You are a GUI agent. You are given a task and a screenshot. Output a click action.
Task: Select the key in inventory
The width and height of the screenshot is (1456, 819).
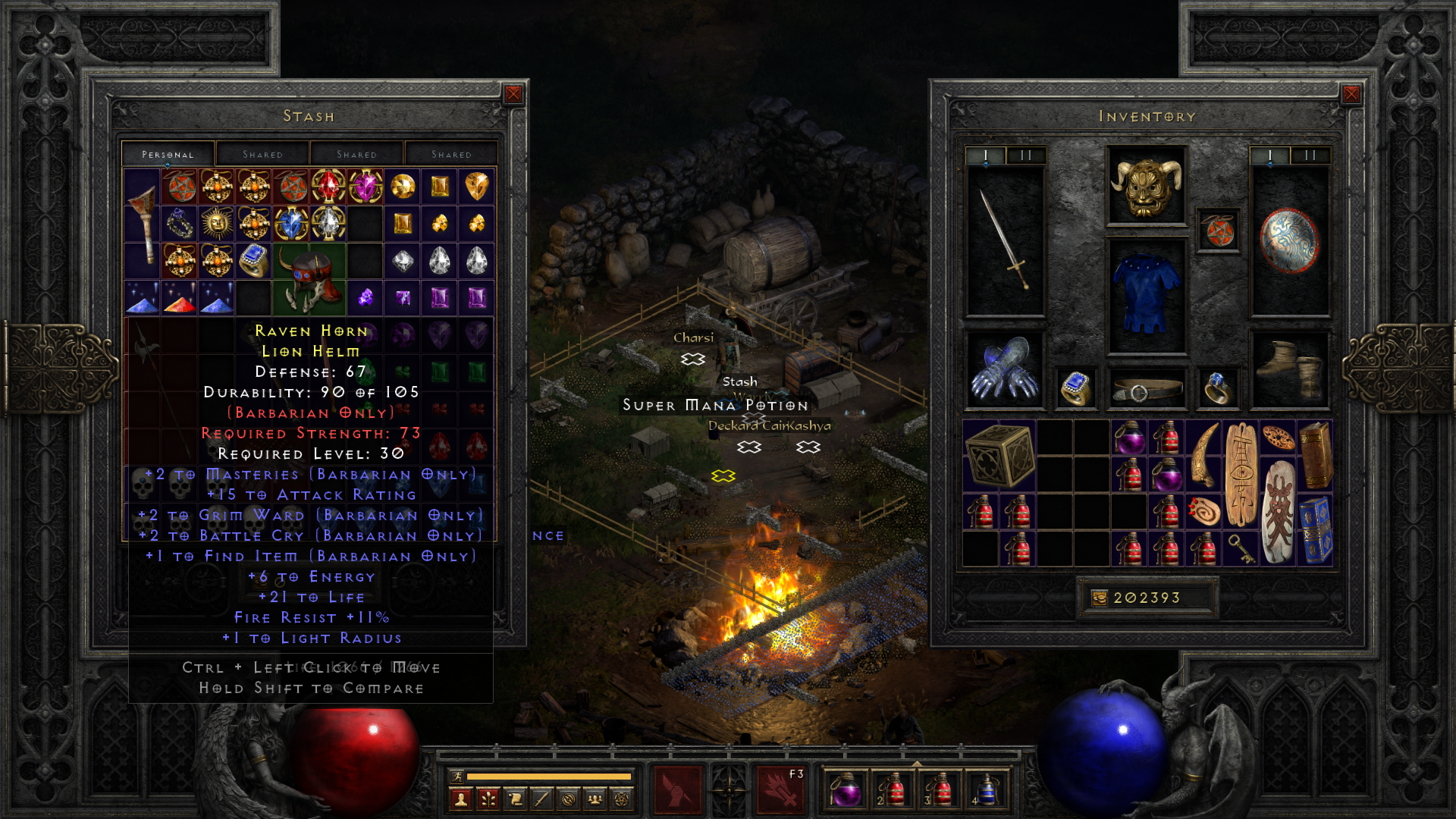click(1241, 549)
